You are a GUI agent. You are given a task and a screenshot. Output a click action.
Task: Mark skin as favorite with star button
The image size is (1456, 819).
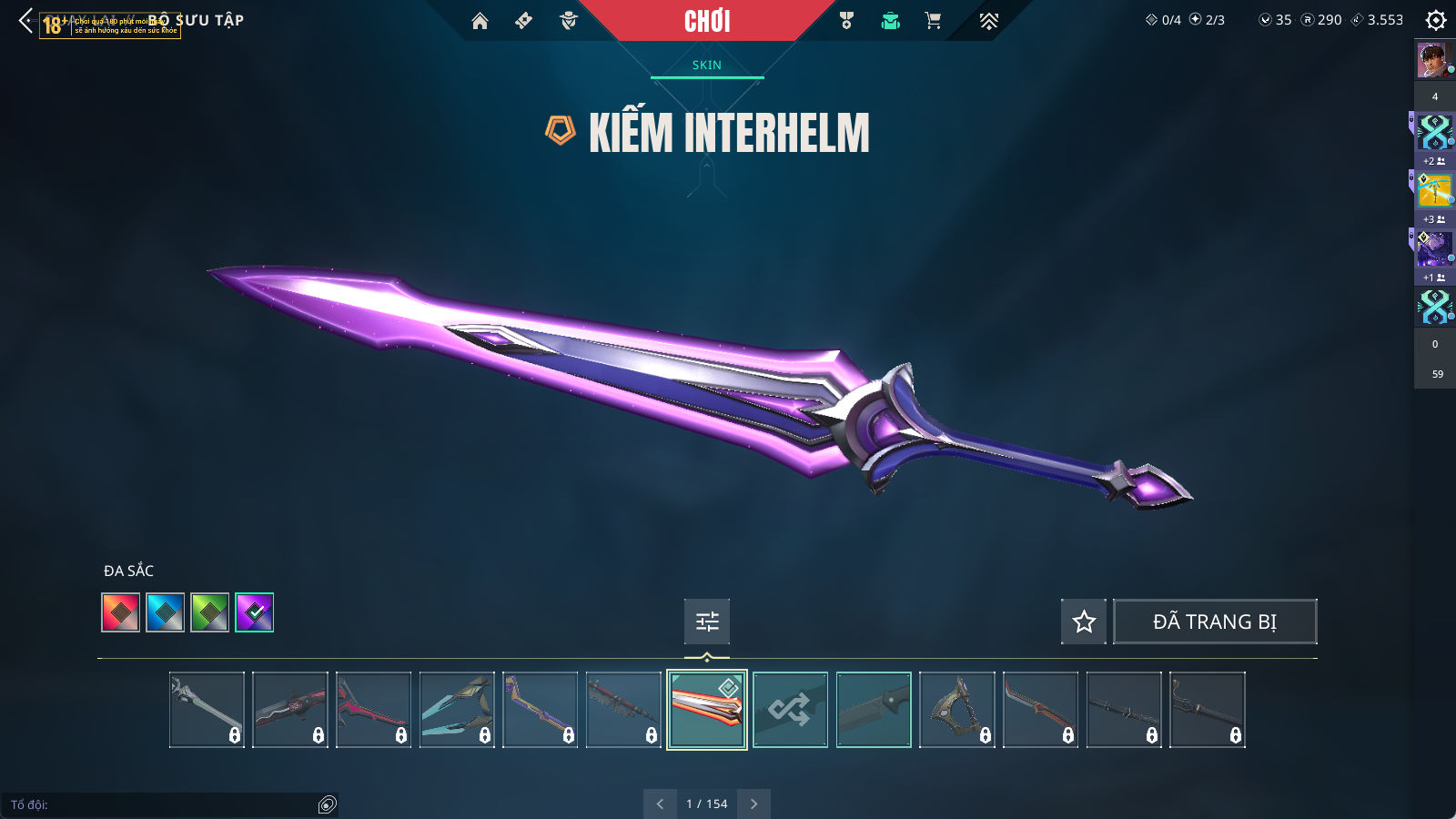pos(1084,622)
